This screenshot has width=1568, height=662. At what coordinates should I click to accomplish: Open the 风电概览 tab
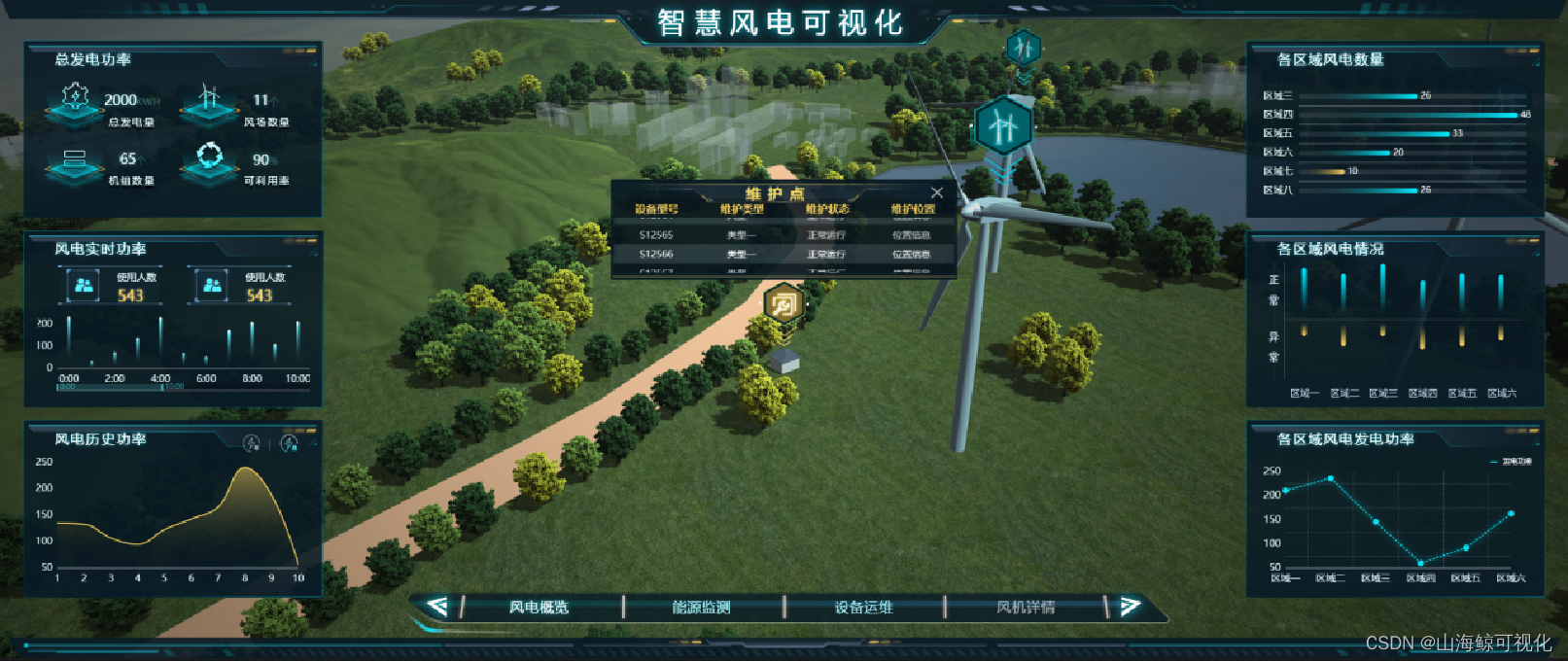(539, 608)
